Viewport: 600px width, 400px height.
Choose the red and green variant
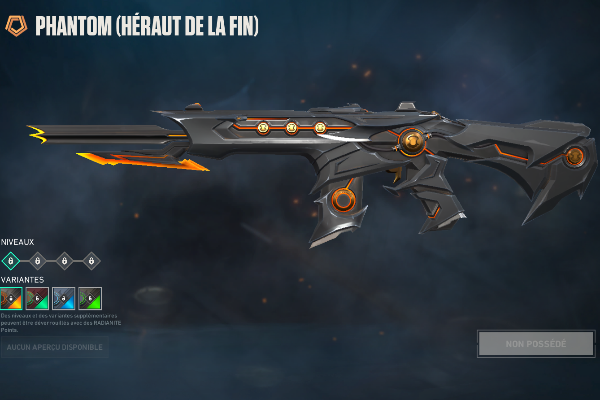[x=38, y=298]
